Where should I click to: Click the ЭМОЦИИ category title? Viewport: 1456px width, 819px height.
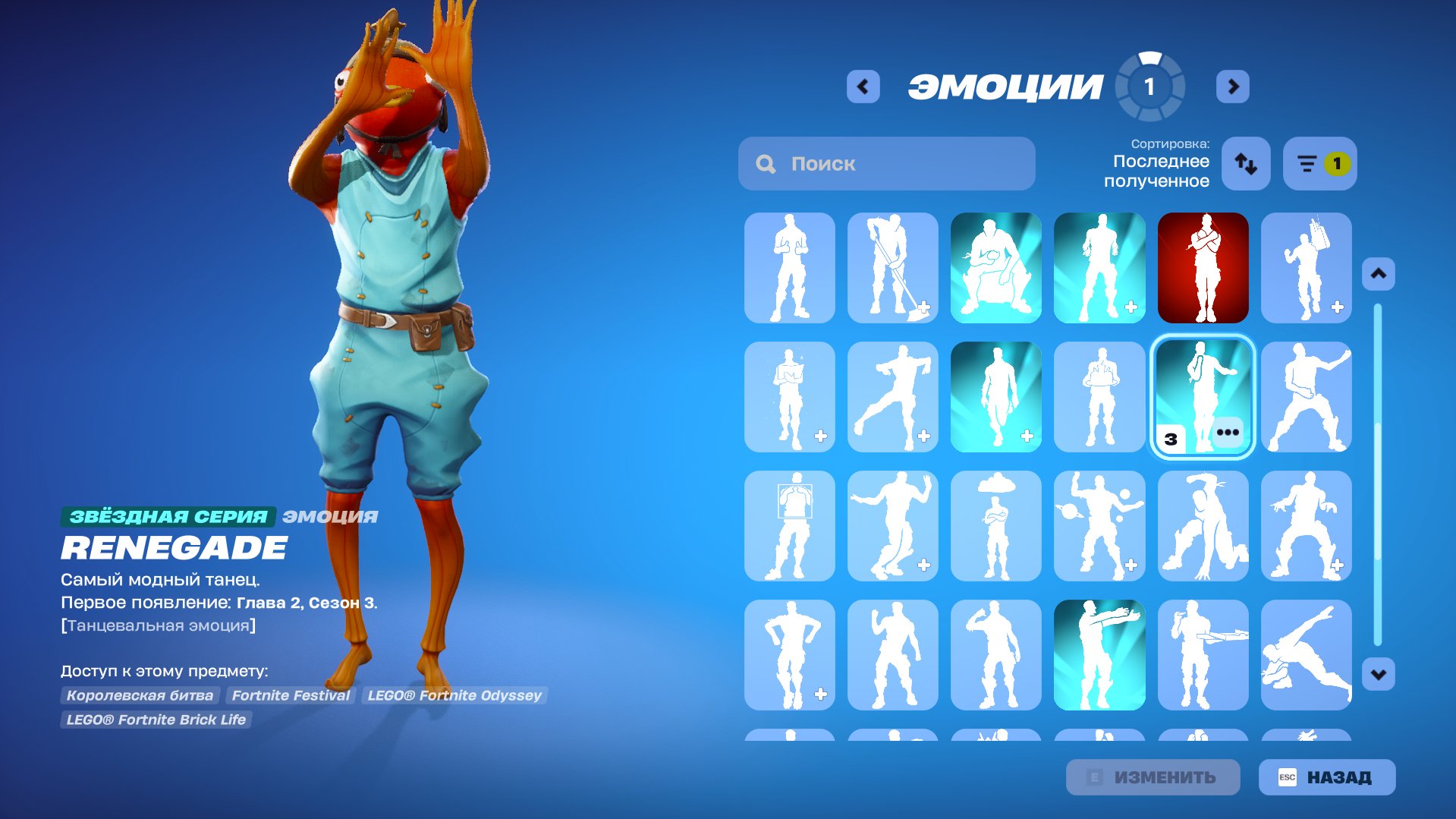click(x=1006, y=85)
